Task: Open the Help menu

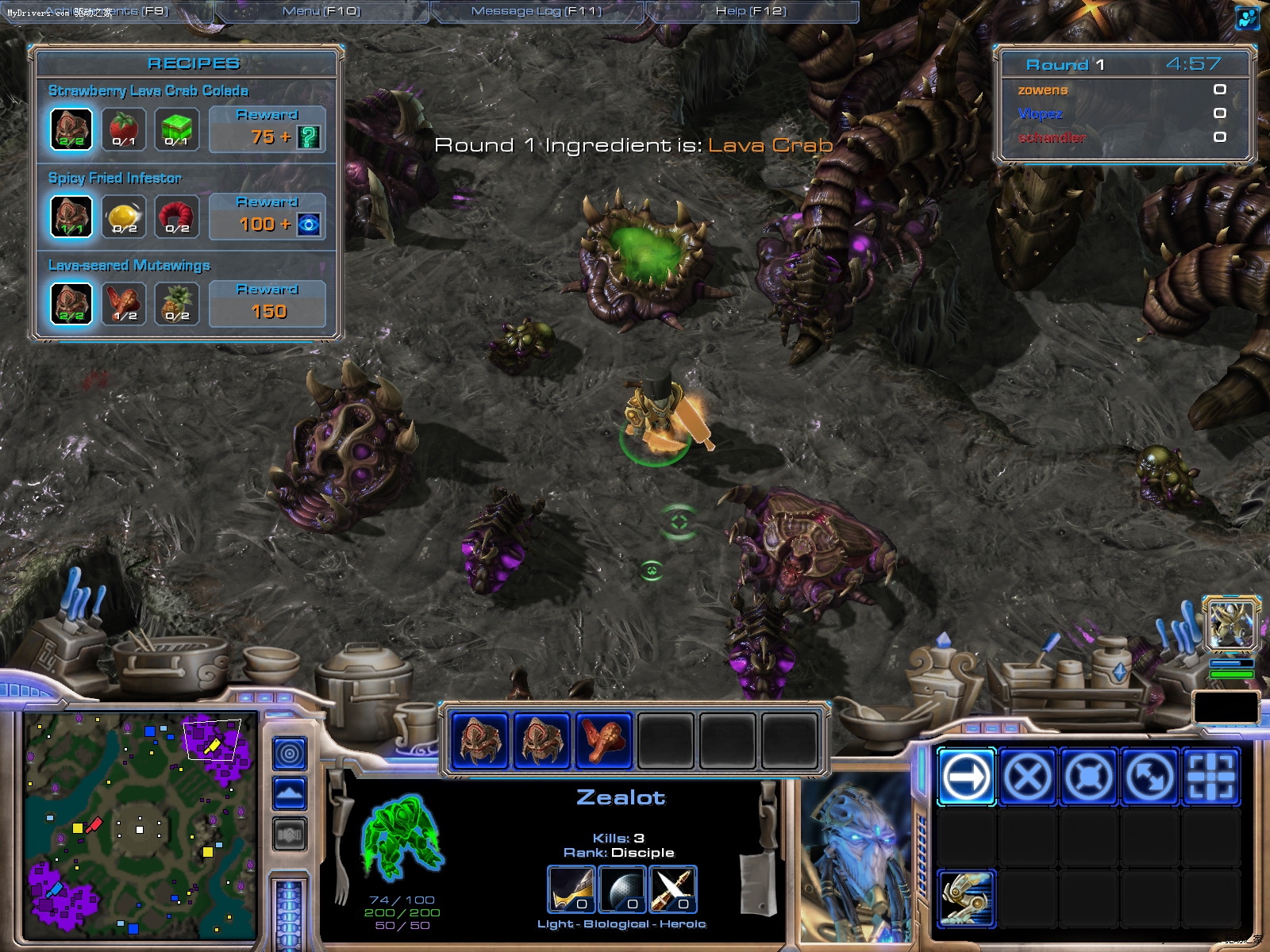Action: pyautogui.click(x=751, y=11)
